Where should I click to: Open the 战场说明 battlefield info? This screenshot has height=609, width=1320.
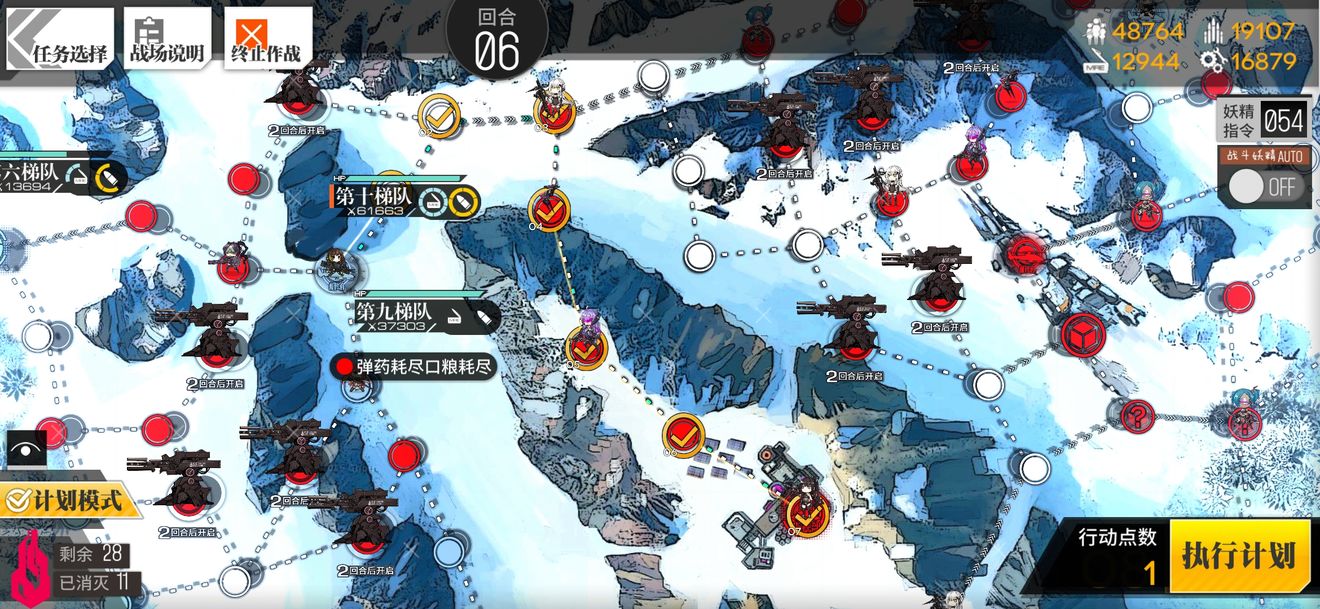tap(167, 40)
